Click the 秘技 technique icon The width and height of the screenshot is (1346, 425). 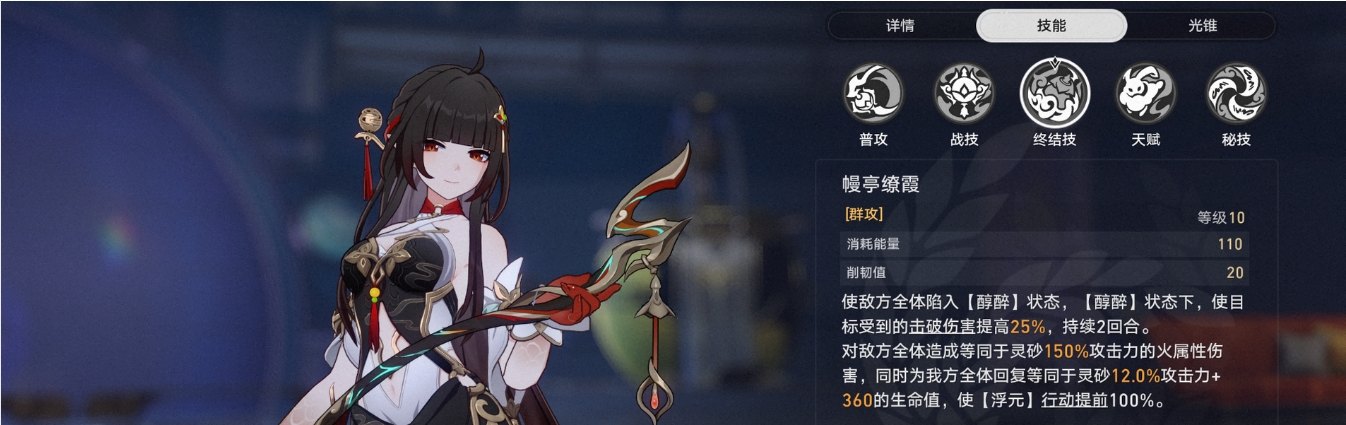tap(1236, 94)
